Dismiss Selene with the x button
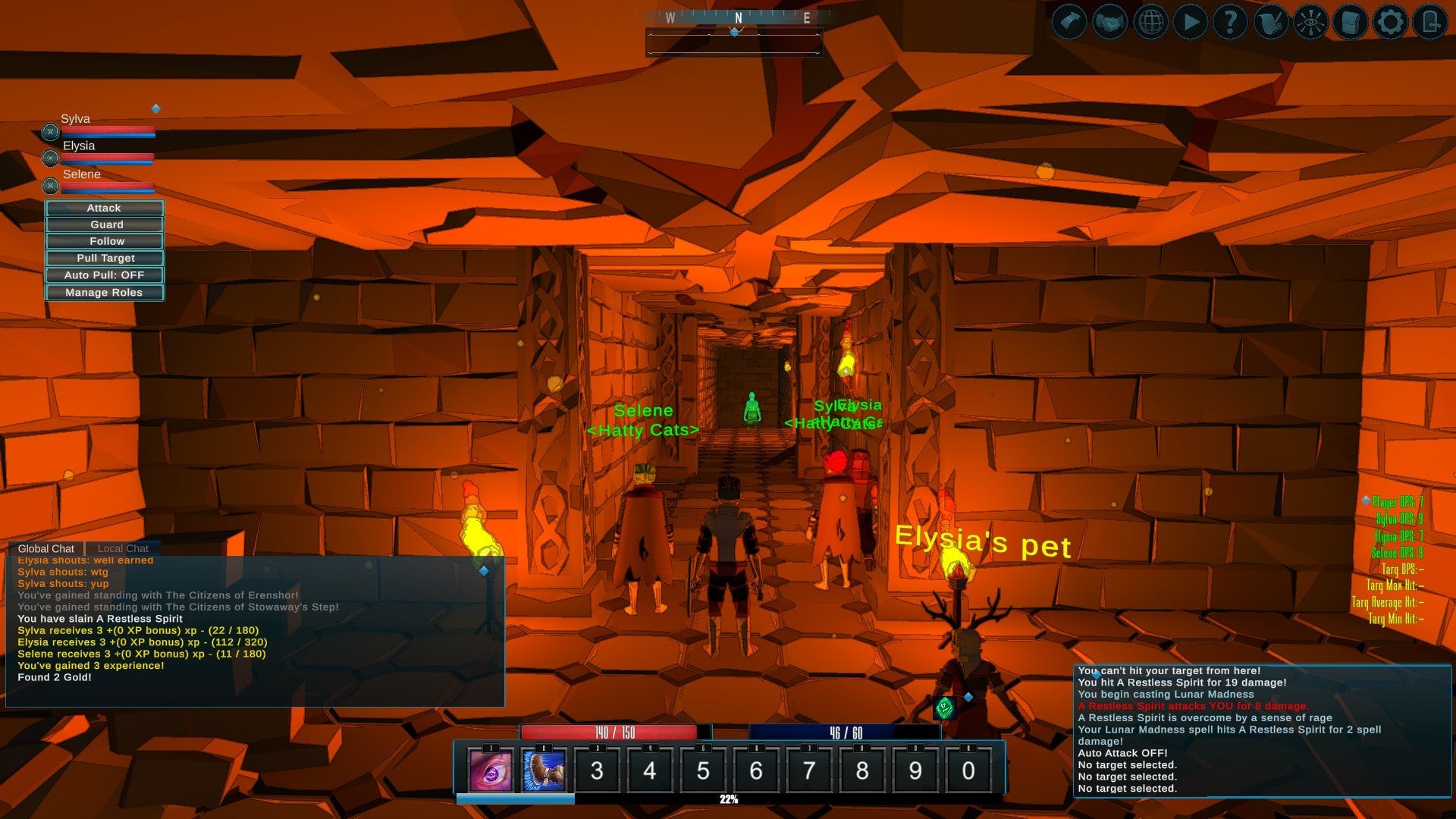 point(50,186)
